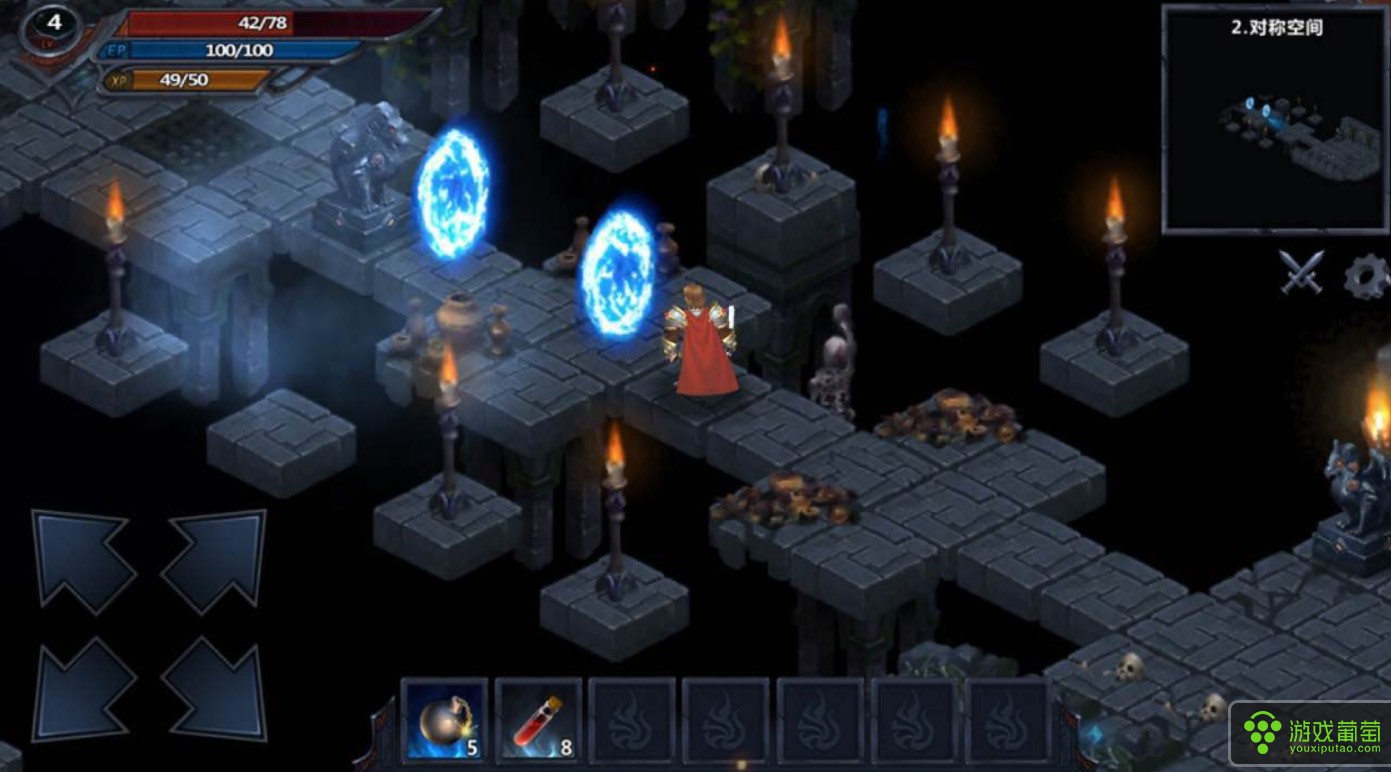Tap the up-left movement arrow
This screenshot has height=772, width=1391.
pyautogui.click(x=82, y=560)
